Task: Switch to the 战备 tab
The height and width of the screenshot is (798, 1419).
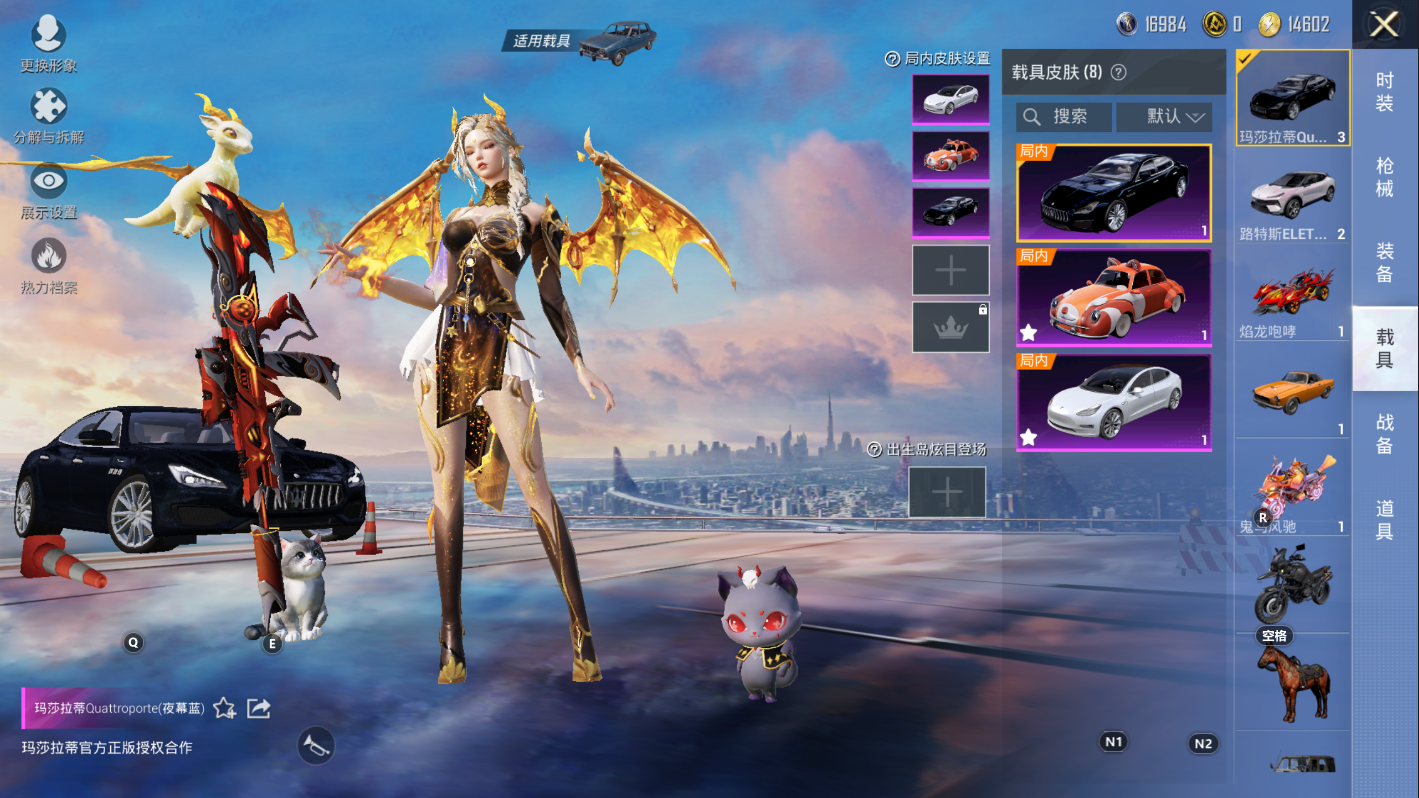Action: [1384, 433]
